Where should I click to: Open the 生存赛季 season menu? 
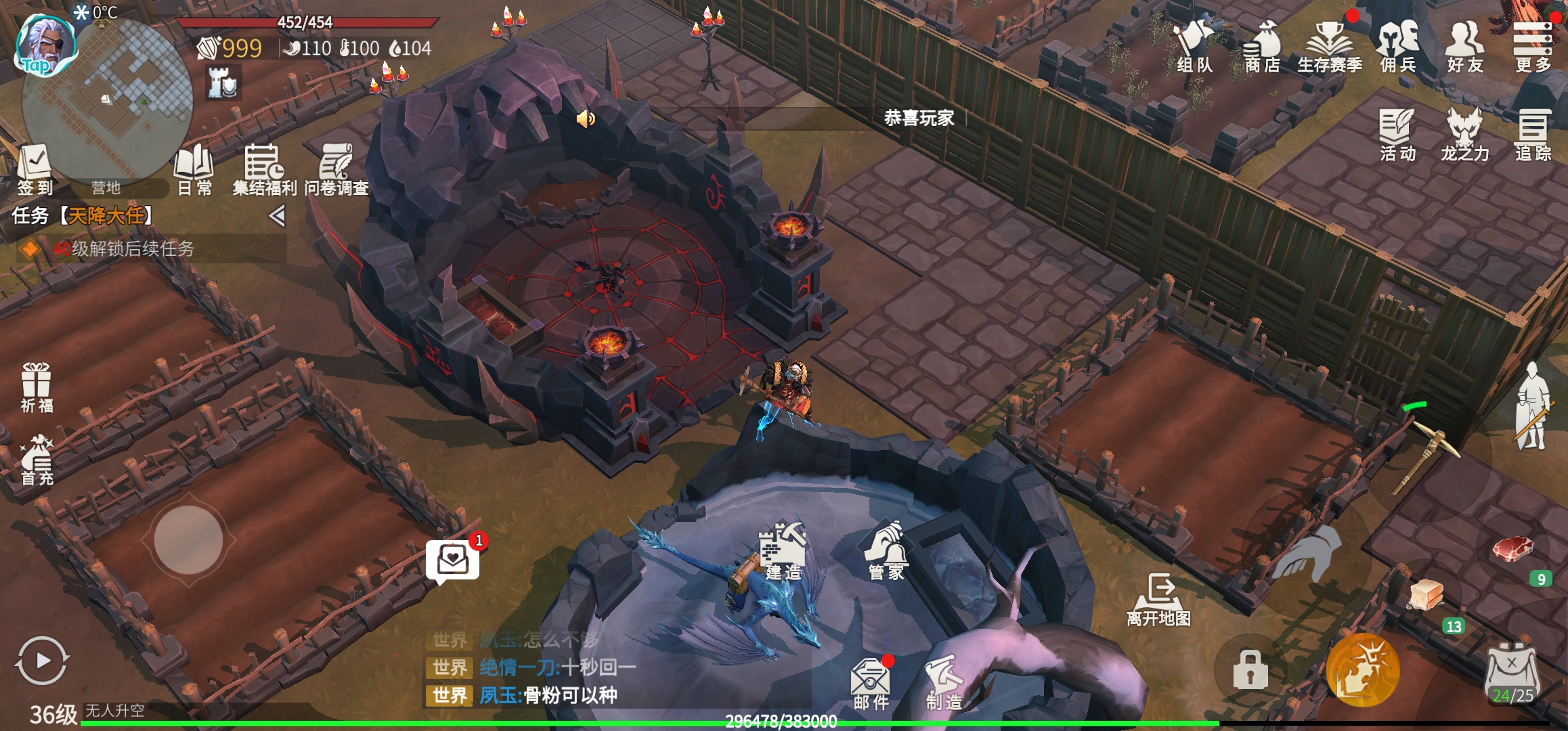click(x=1330, y=46)
